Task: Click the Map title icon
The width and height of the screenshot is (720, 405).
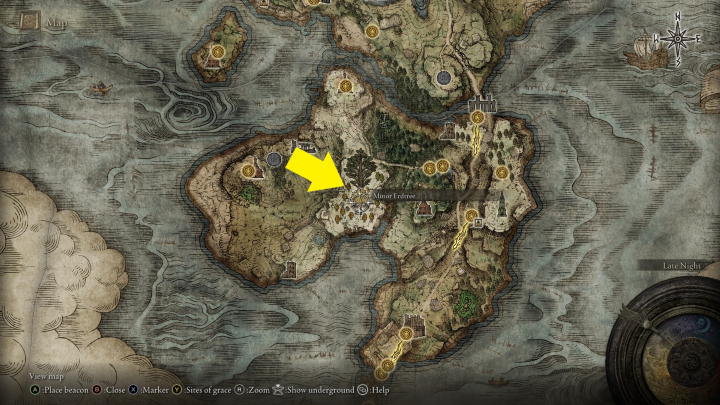Action: tap(29, 19)
